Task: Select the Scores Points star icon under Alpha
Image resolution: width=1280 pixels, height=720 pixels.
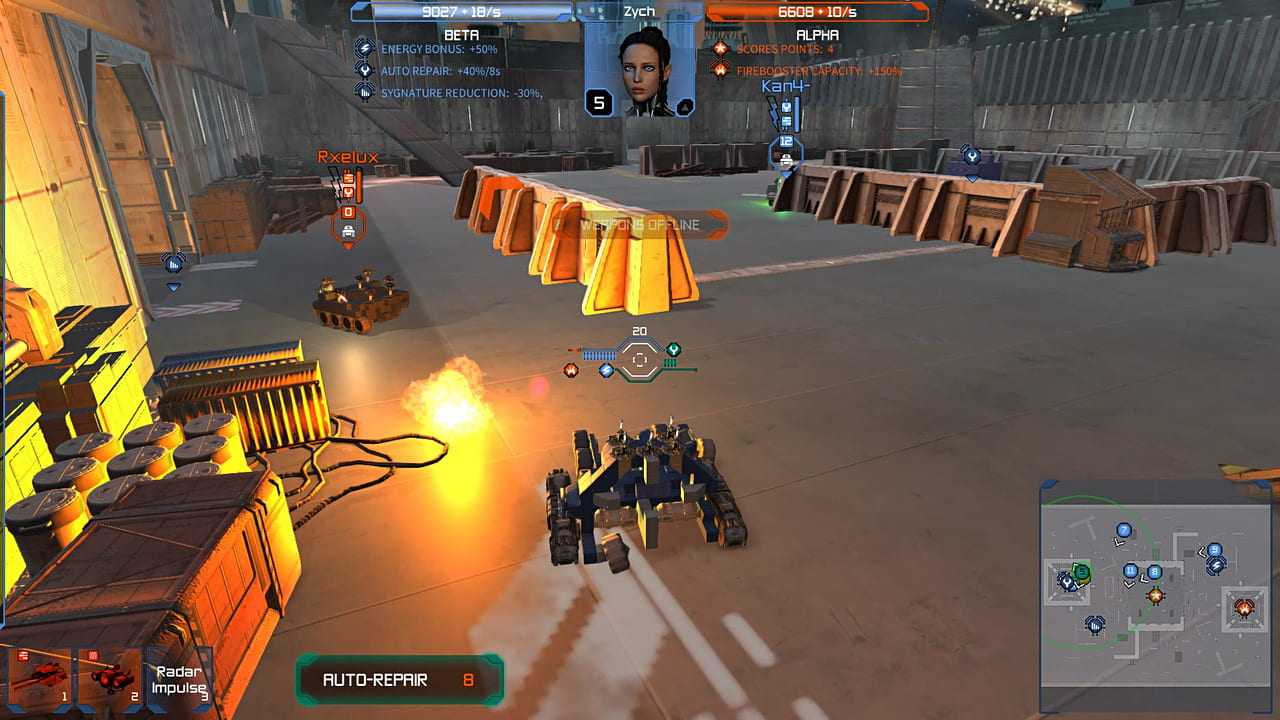Action: point(718,48)
